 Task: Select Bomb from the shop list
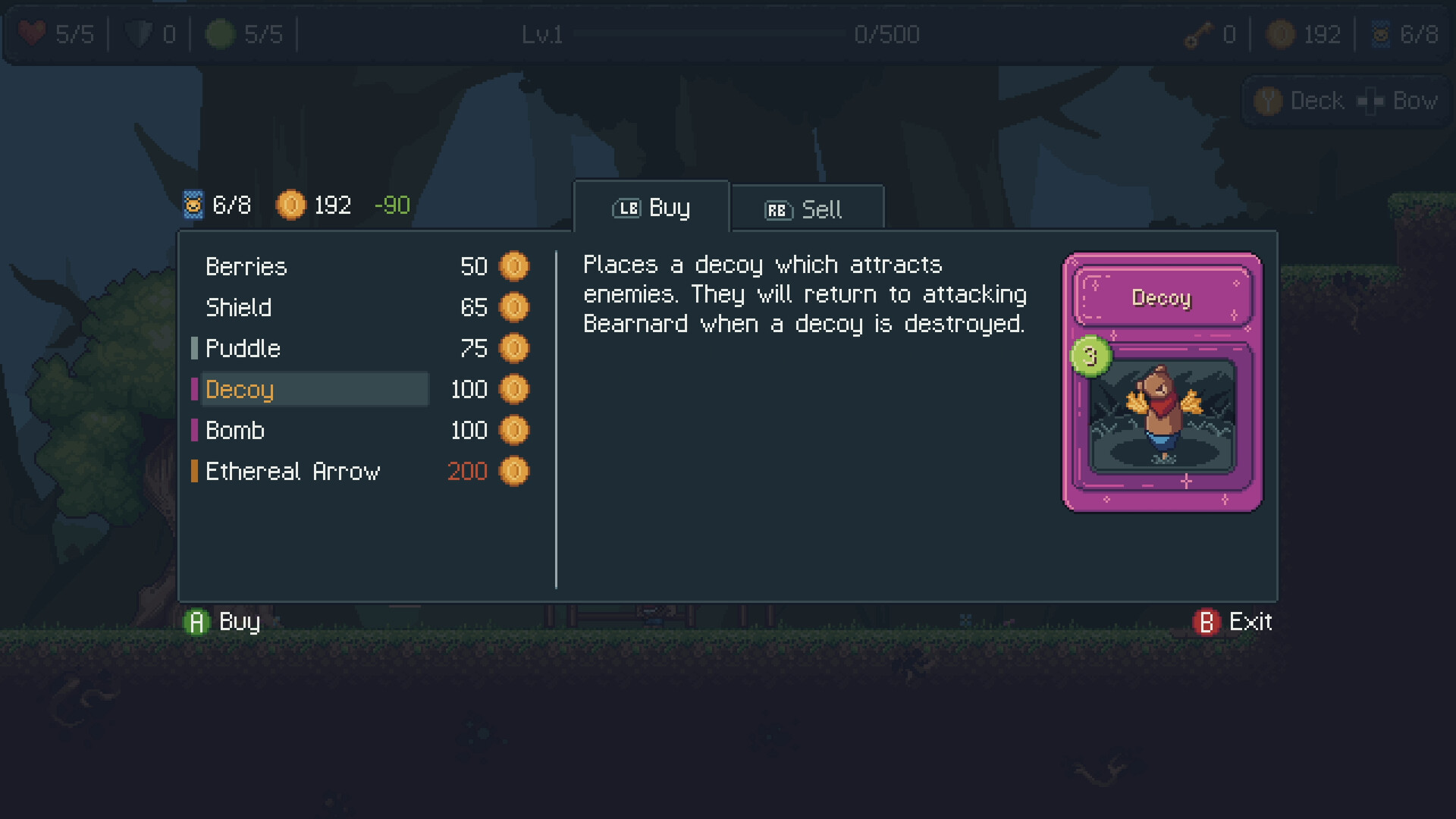(236, 430)
